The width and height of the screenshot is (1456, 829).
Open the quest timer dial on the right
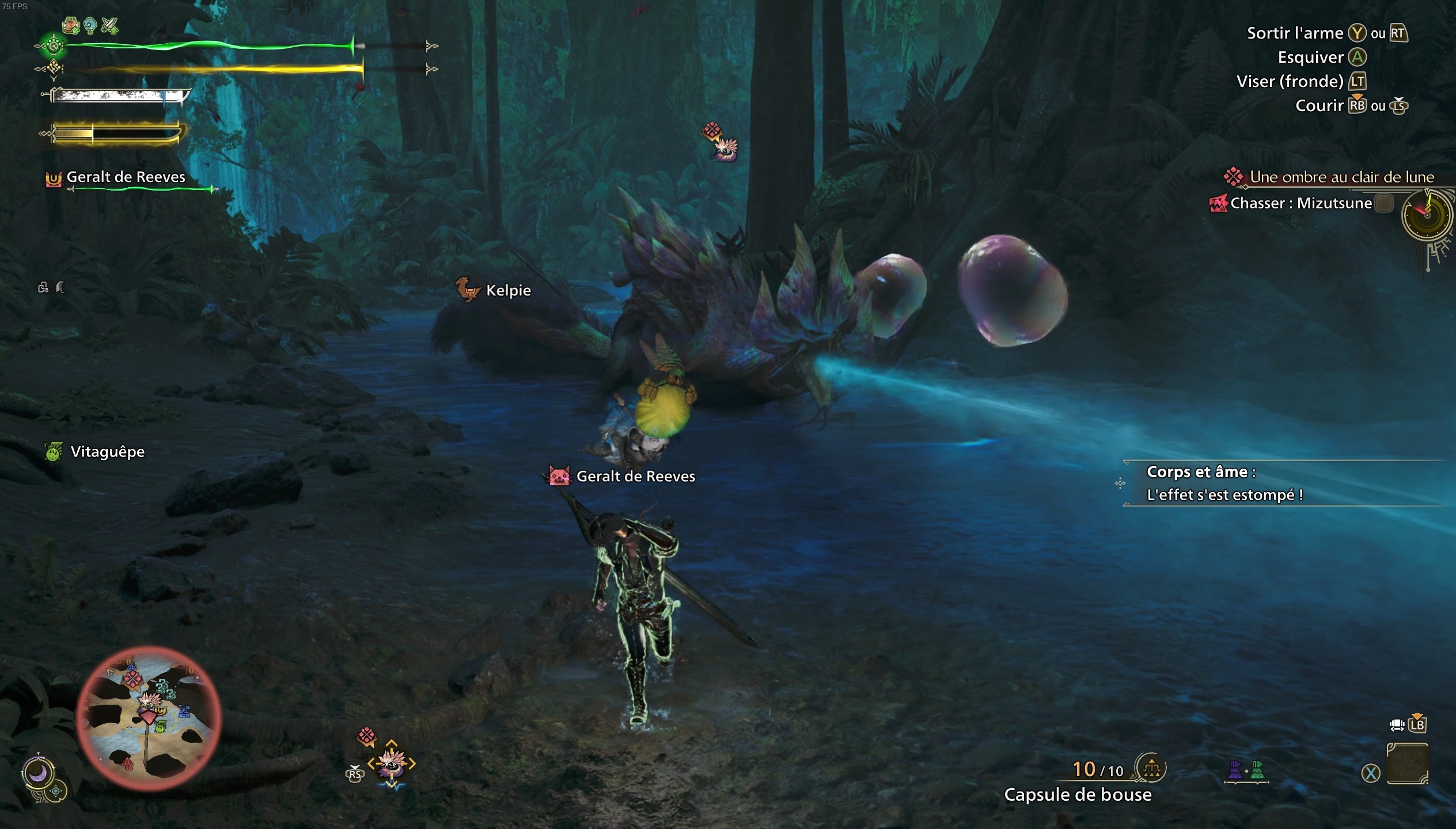point(1428,216)
